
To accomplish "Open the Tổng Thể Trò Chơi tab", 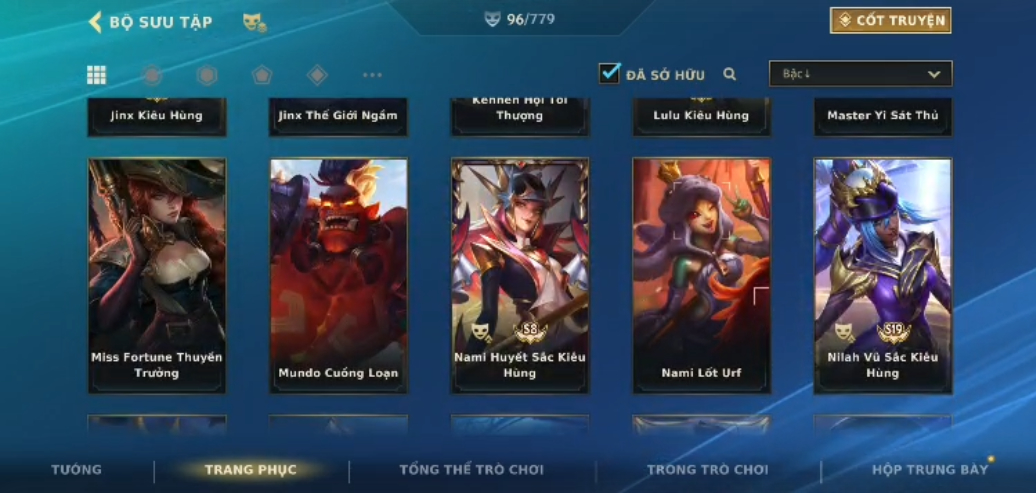I will (x=471, y=470).
